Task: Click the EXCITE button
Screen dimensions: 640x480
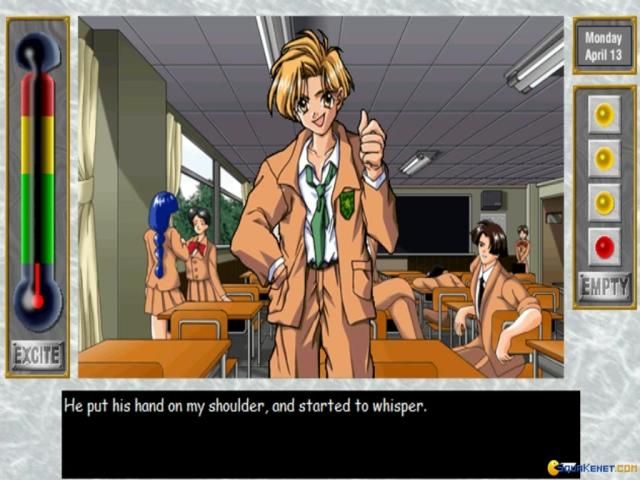Action: (38, 354)
